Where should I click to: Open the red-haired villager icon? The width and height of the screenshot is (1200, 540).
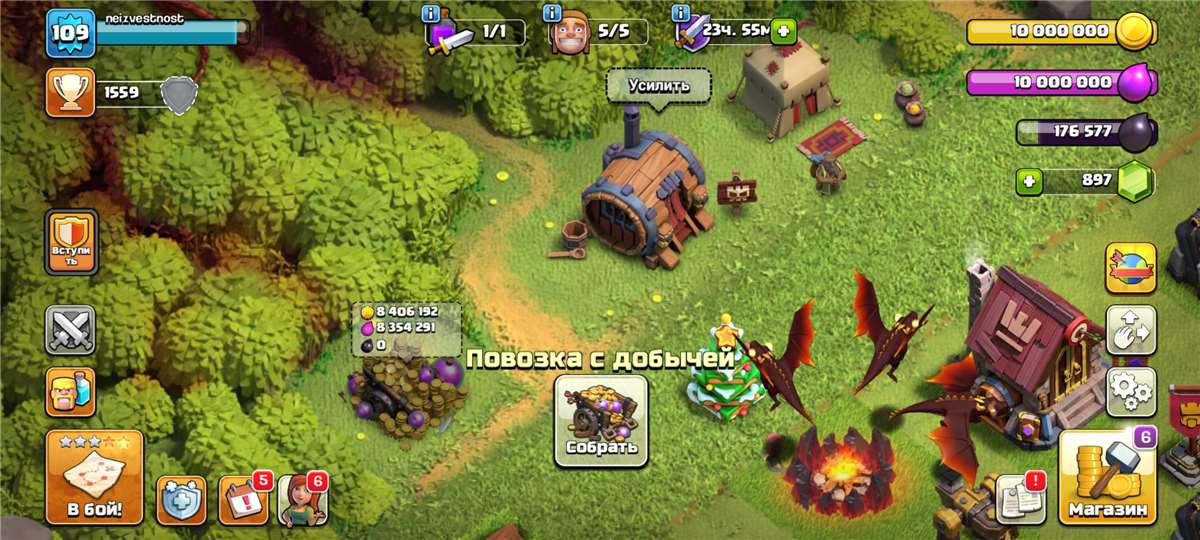click(302, 499)
